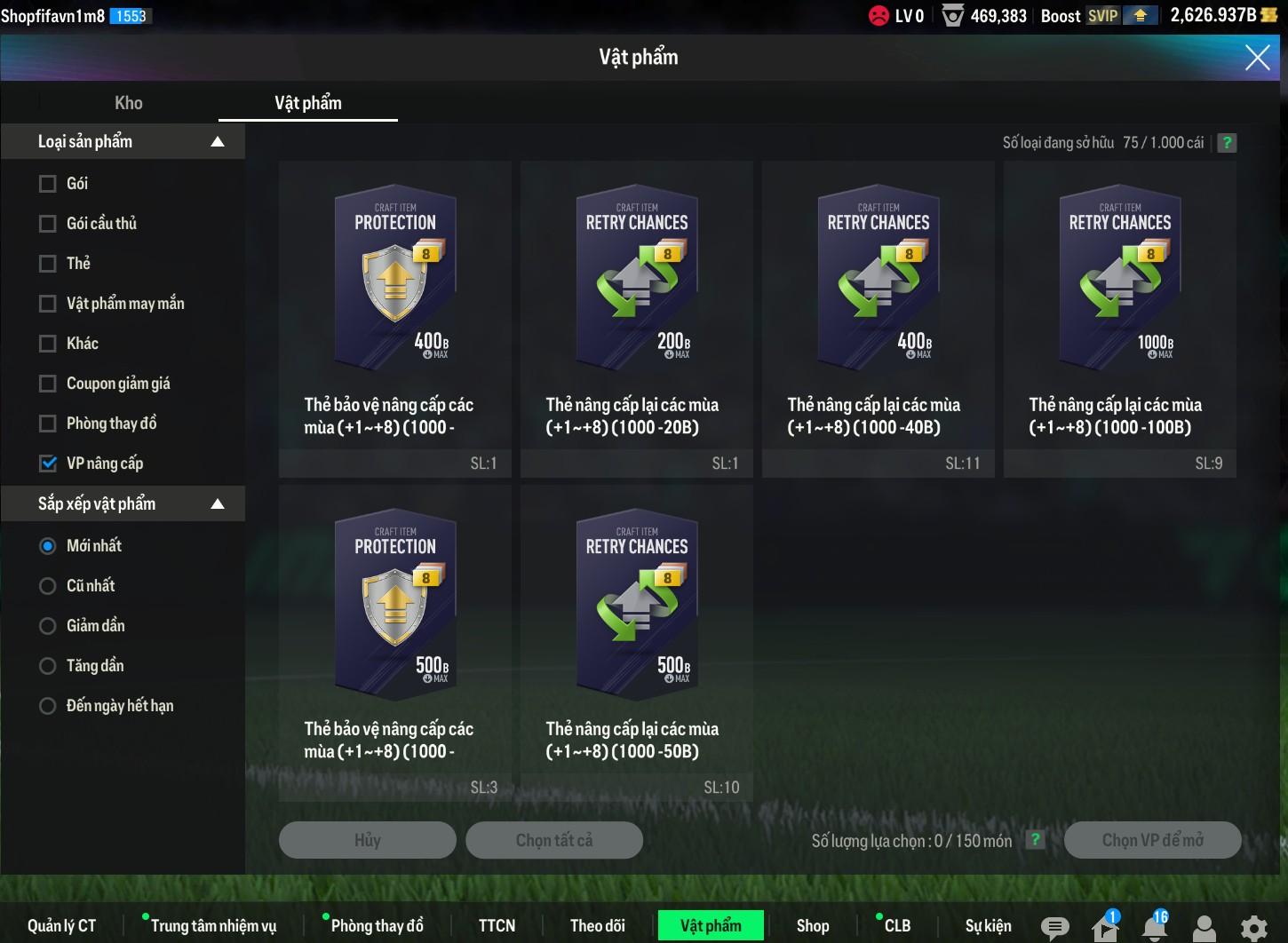1288x943 pixels.
Task: Uncheck the VP nâng cấp filter
Action: [x=48, y=464]
